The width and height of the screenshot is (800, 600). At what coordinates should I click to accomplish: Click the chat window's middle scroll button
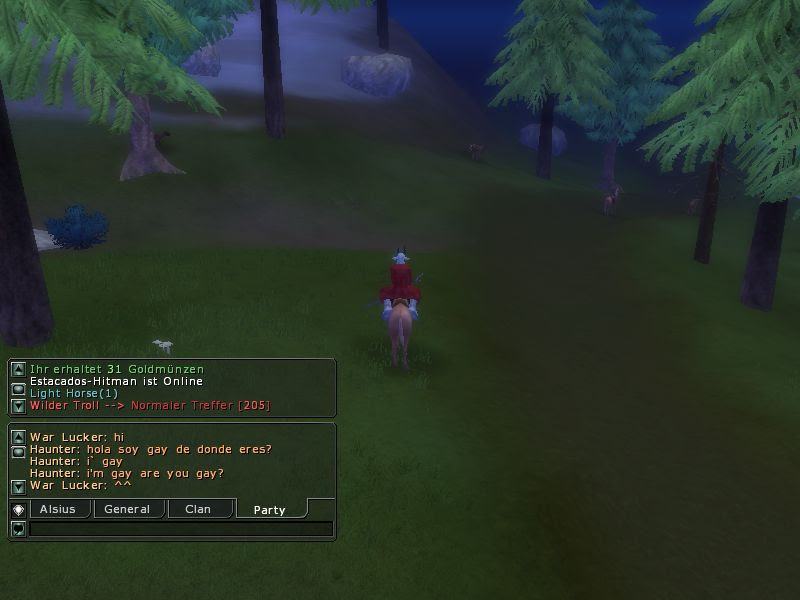pos(18,452)
